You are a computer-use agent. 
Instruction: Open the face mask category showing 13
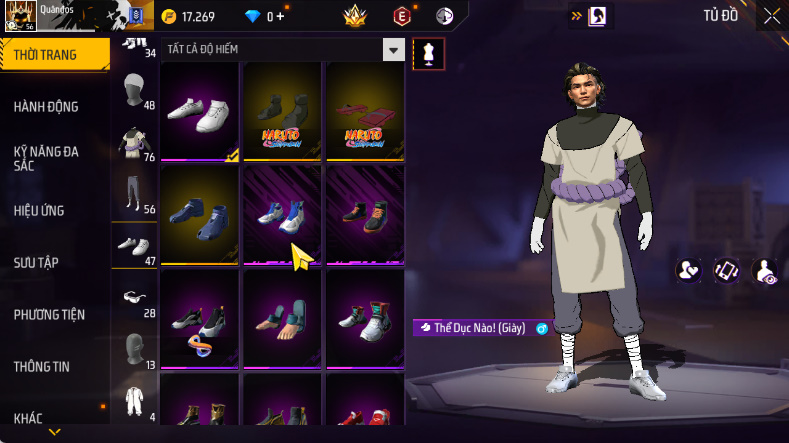[x=132, y=349]
